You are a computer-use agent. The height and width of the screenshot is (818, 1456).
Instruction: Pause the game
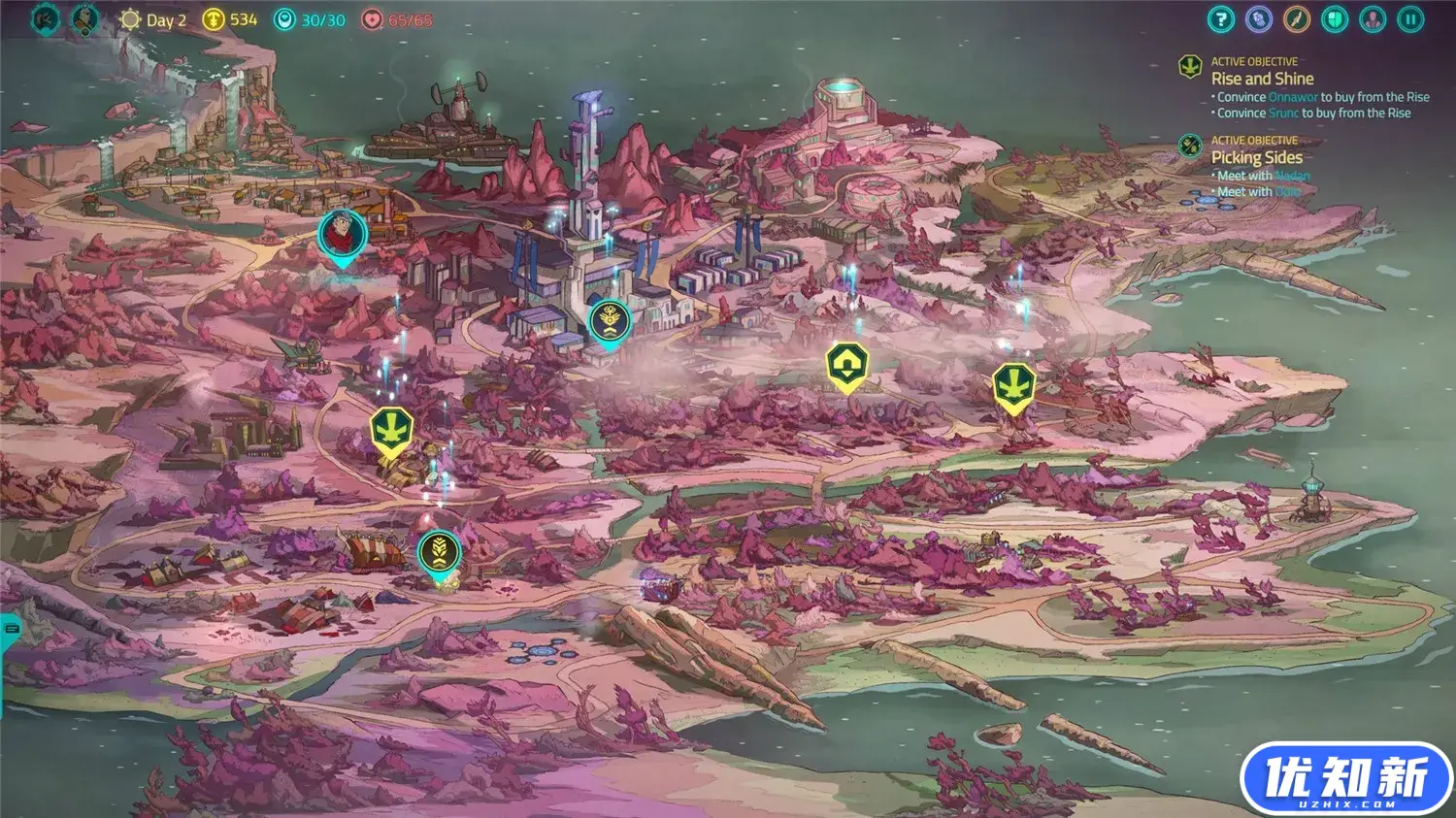[1410, 19]
